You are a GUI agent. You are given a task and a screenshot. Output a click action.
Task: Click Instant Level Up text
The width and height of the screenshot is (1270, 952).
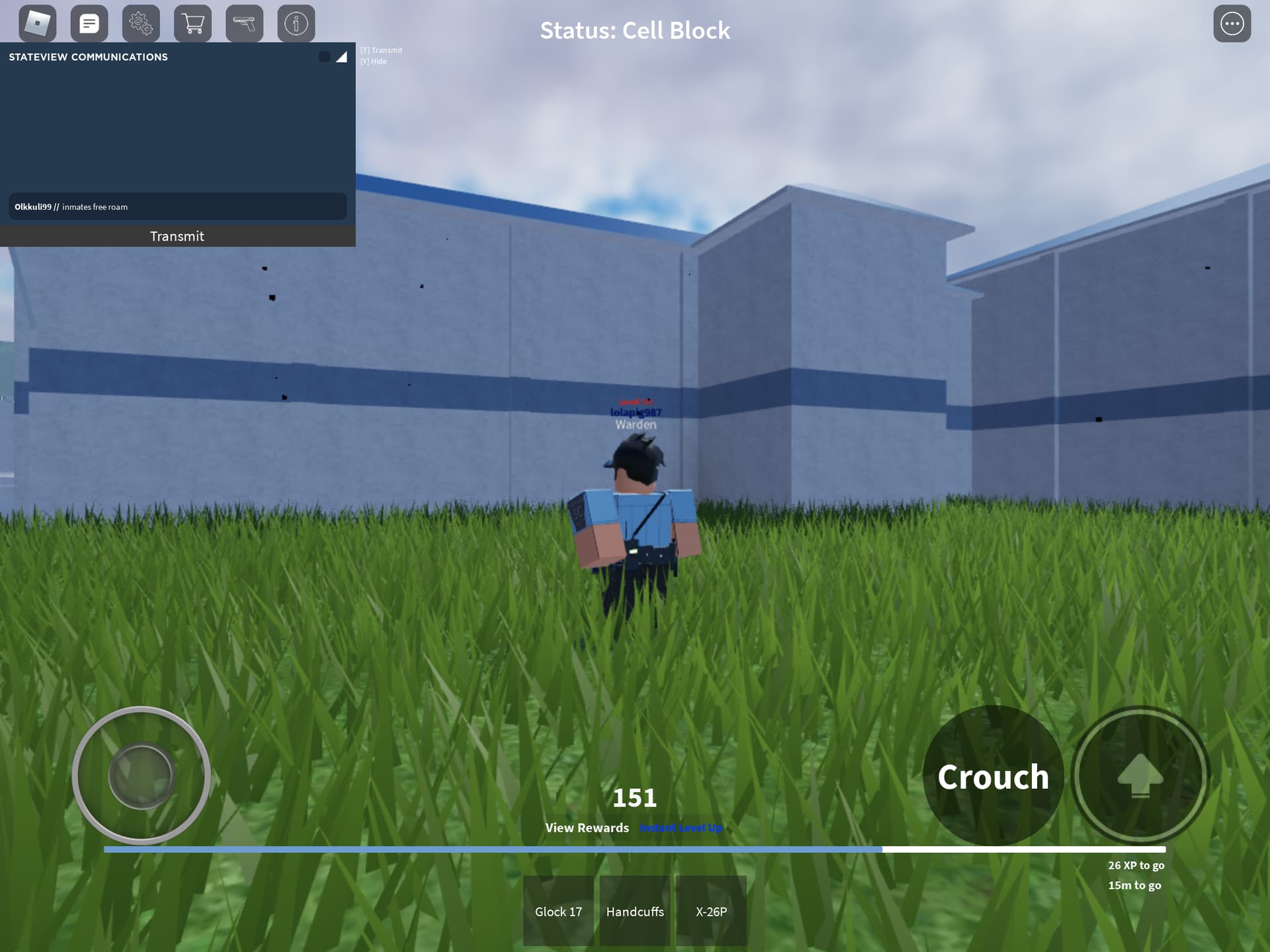pyautogui.click(x=680, y=827)
